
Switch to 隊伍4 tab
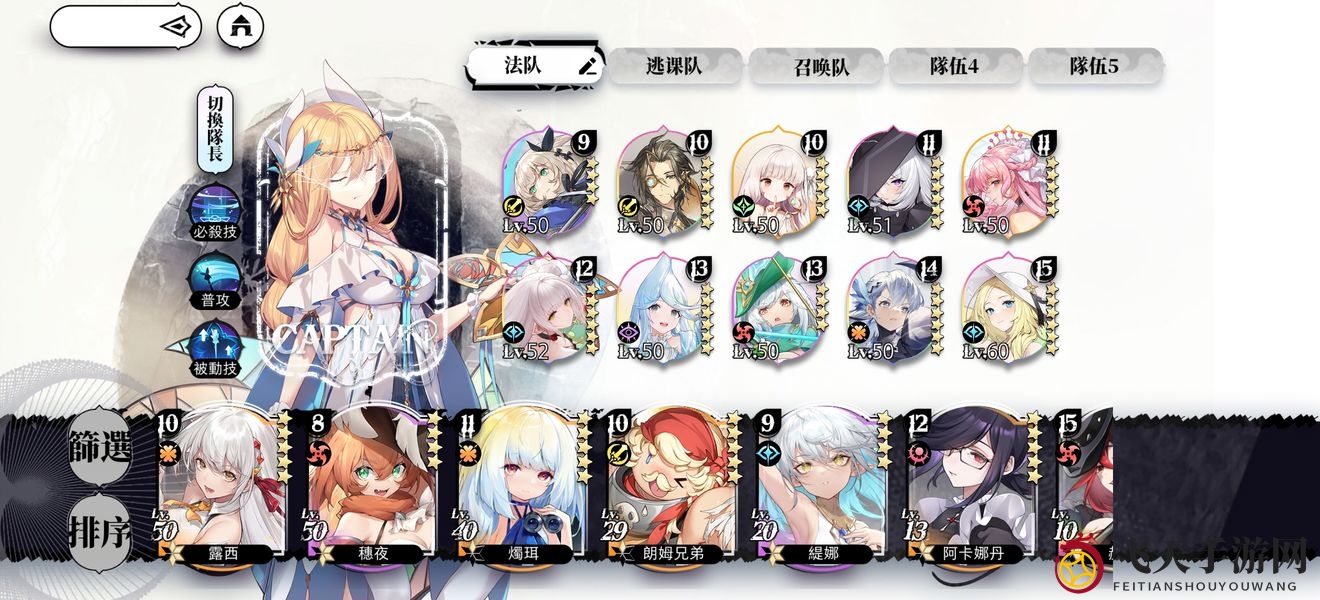954,66
